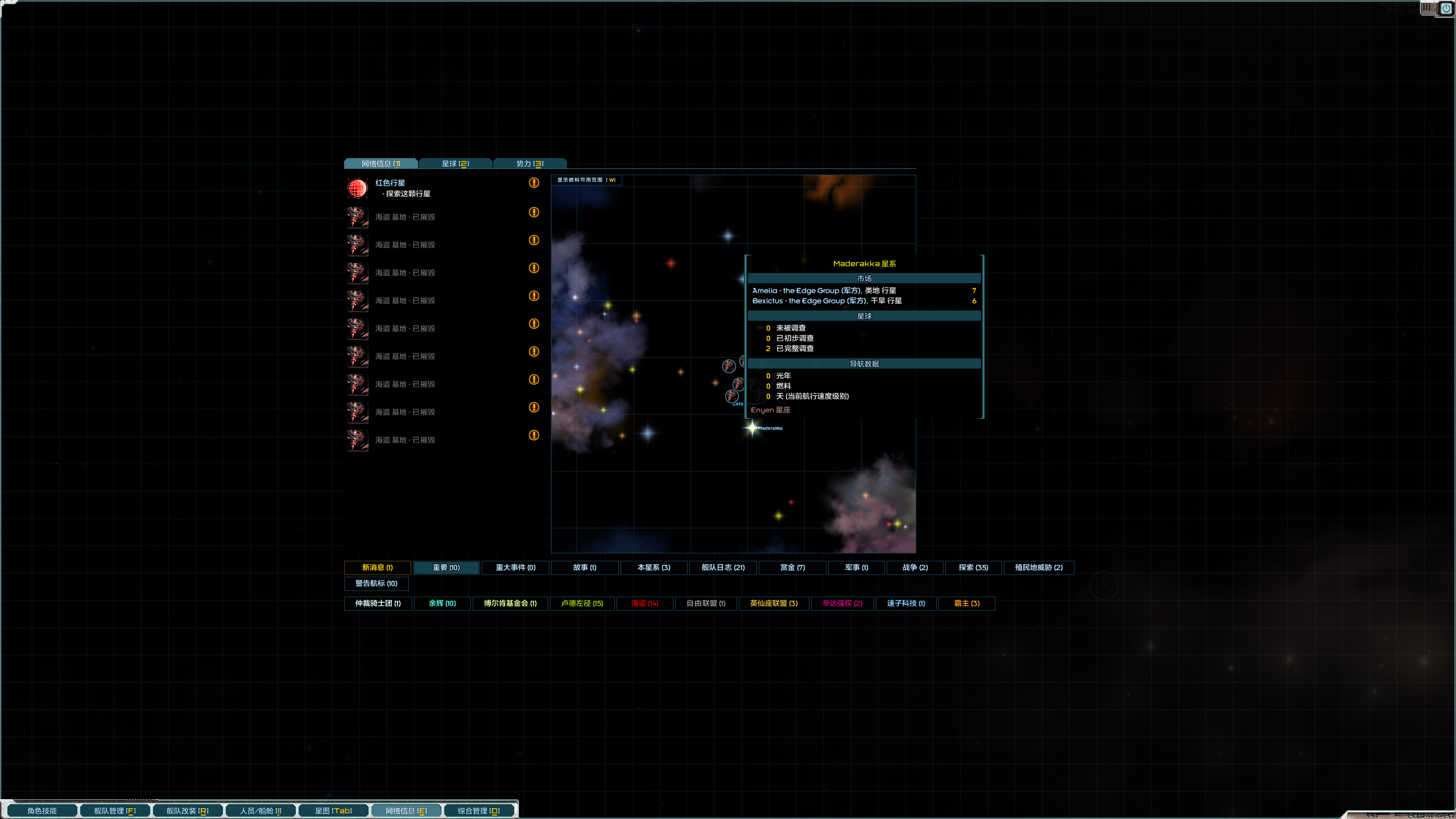The image size is (1456, 819).
Task: Toggle 显示燃料可用范围 [W] on the map
Action: [x=586, y=180]
